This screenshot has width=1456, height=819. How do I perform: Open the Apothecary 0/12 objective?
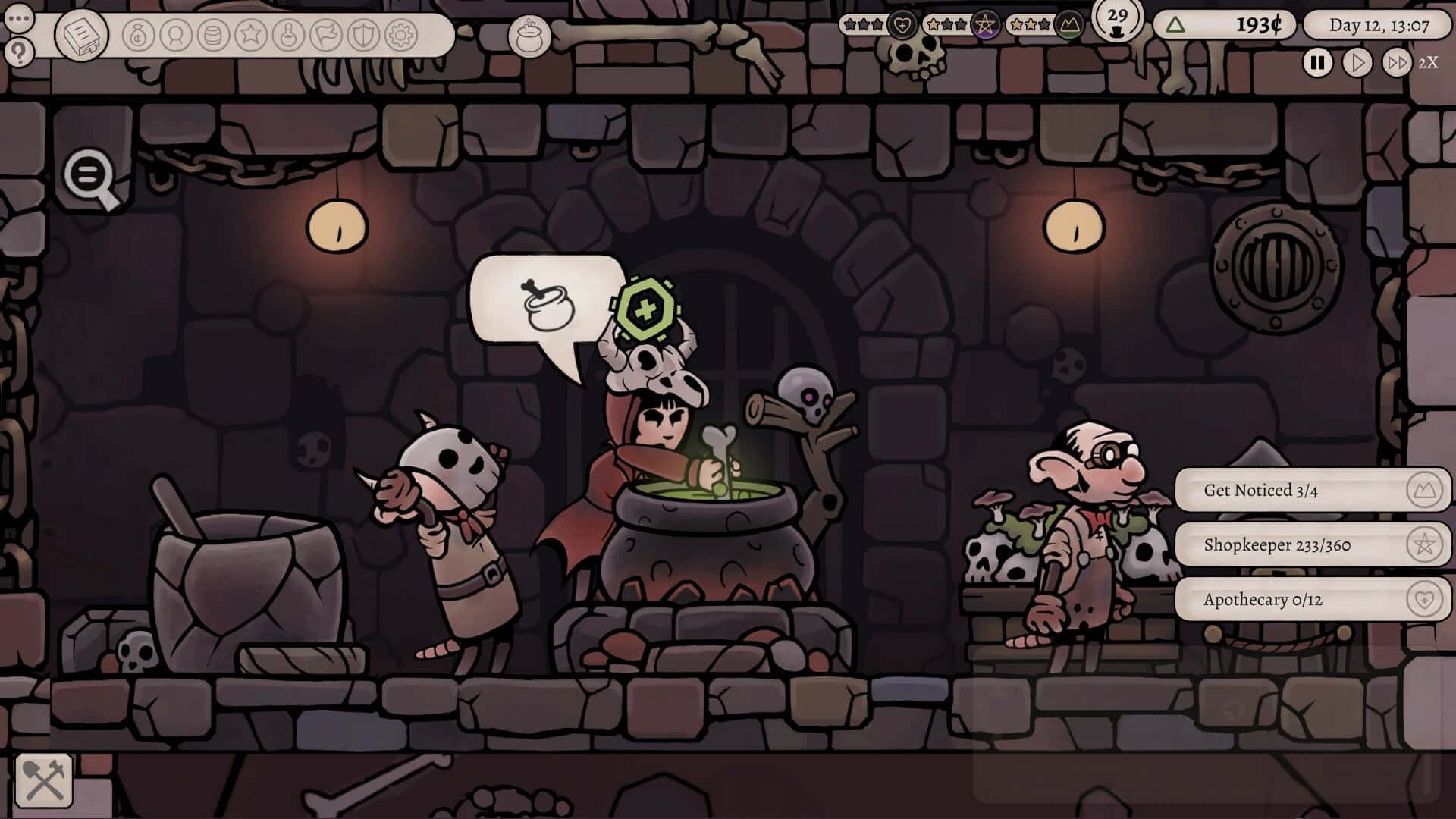tap(1312, 600)
